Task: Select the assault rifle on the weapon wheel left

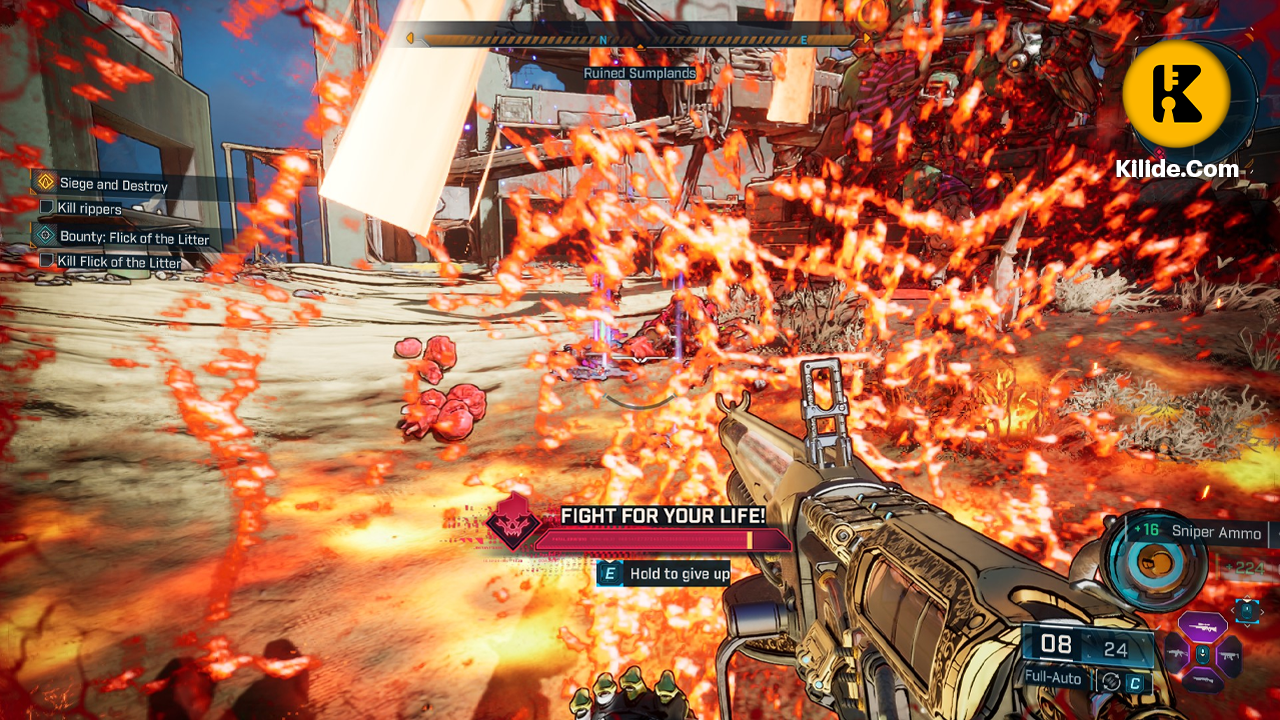Action: (x=1176, y=654)
